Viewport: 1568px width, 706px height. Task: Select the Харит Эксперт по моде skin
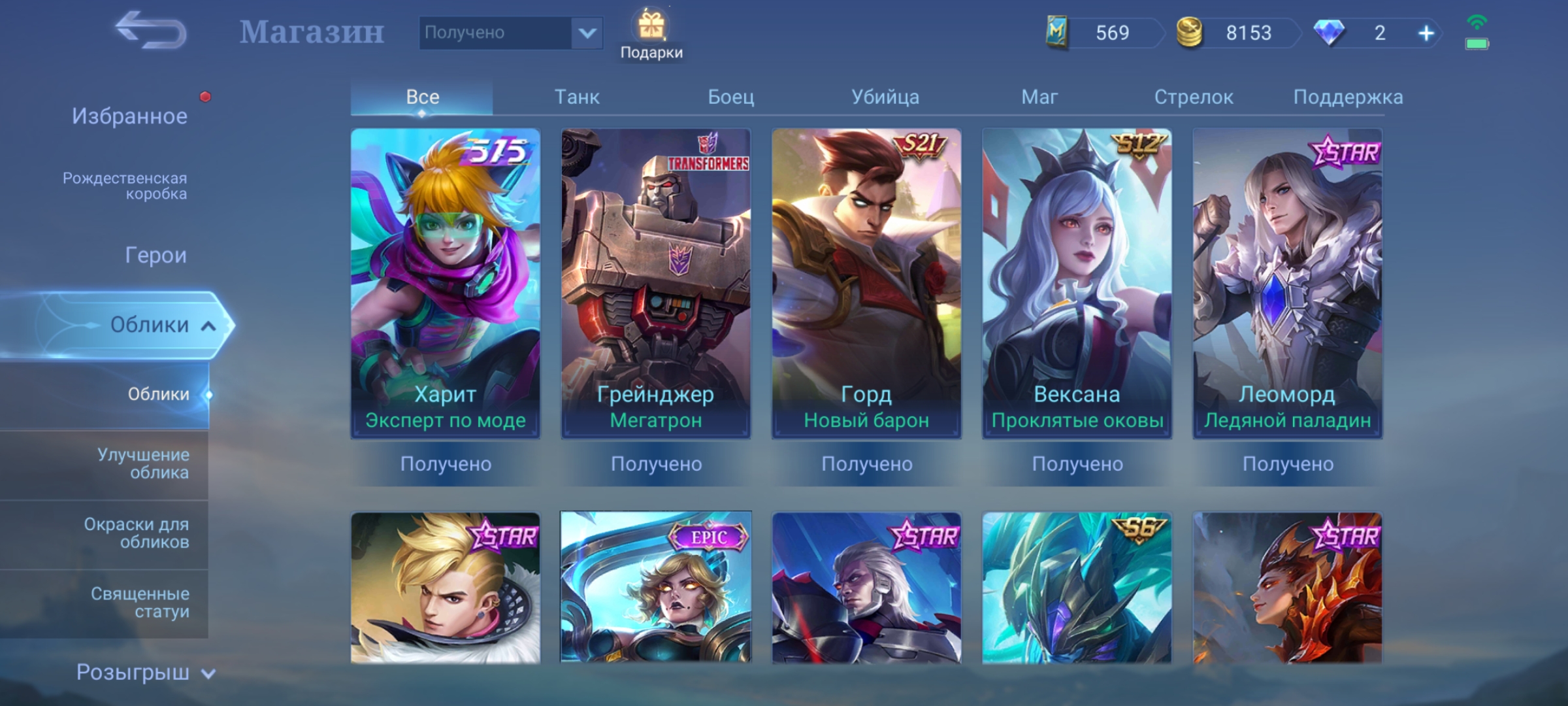point(446,283)
